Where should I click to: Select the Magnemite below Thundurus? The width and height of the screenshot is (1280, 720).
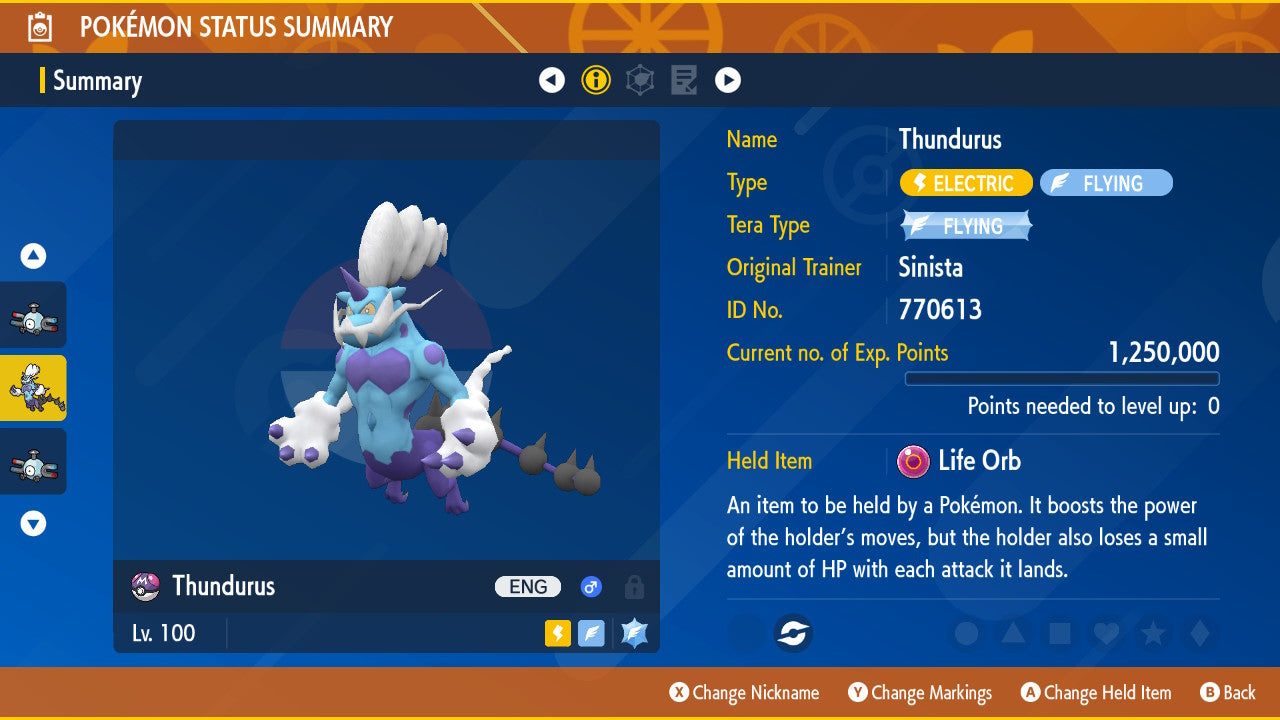33,461
